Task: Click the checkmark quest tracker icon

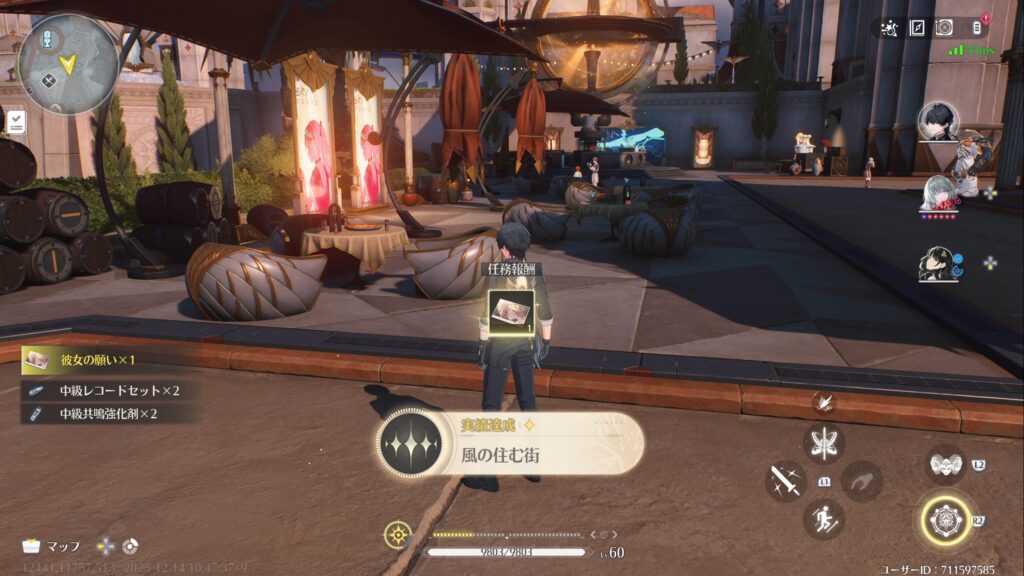Action: click(x=16, y=122)
